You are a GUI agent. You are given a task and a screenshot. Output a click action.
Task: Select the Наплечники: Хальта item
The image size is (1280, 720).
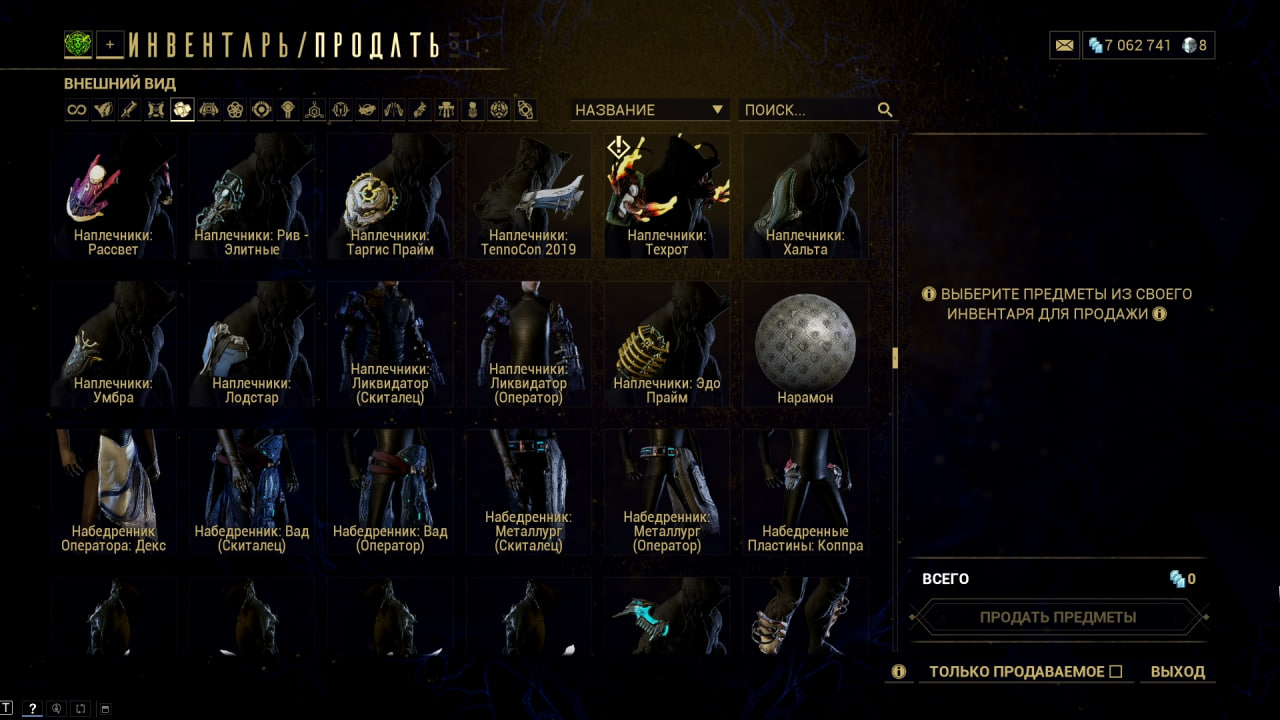[805, 196]
